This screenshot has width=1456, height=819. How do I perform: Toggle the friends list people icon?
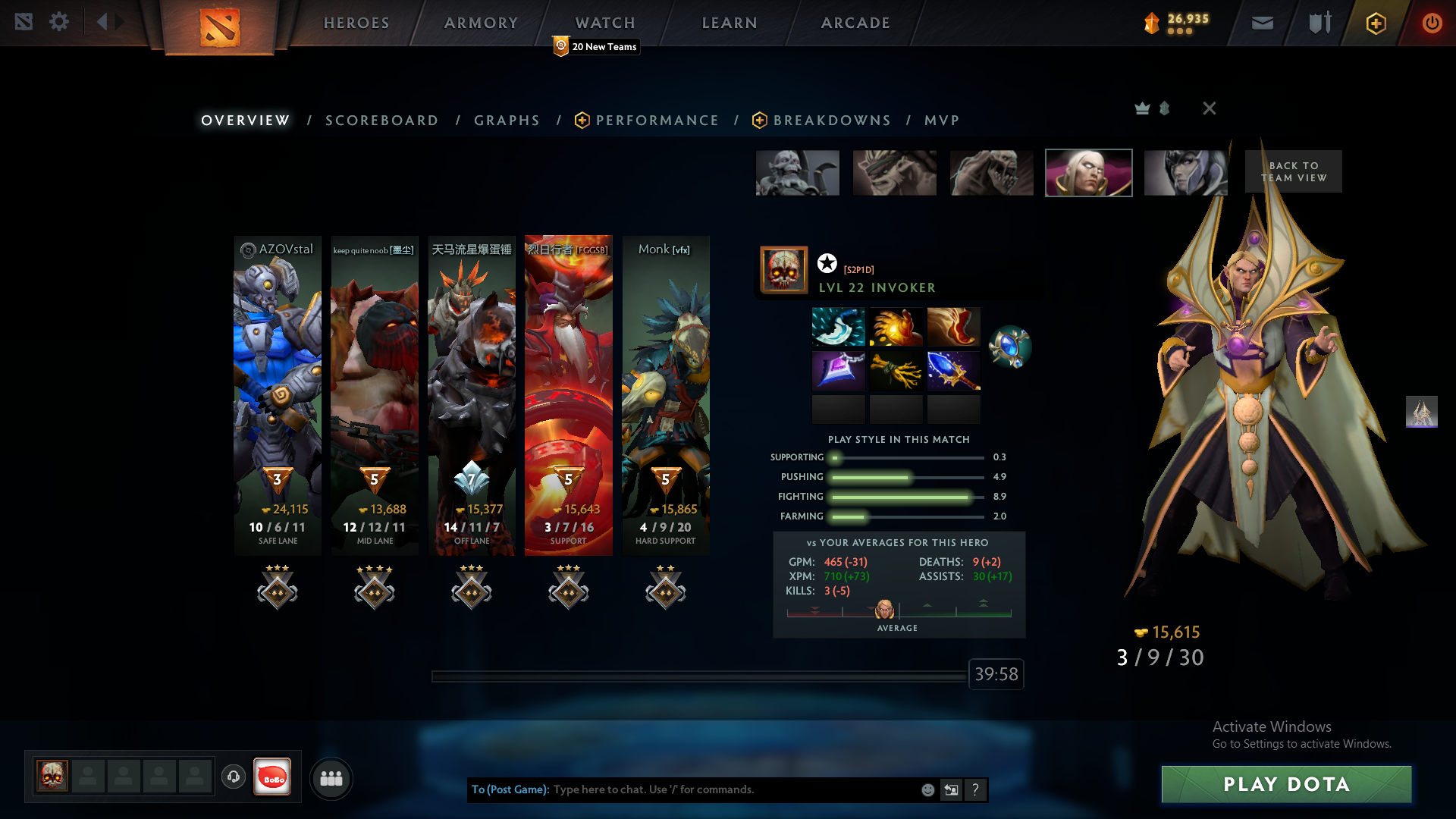331,778
